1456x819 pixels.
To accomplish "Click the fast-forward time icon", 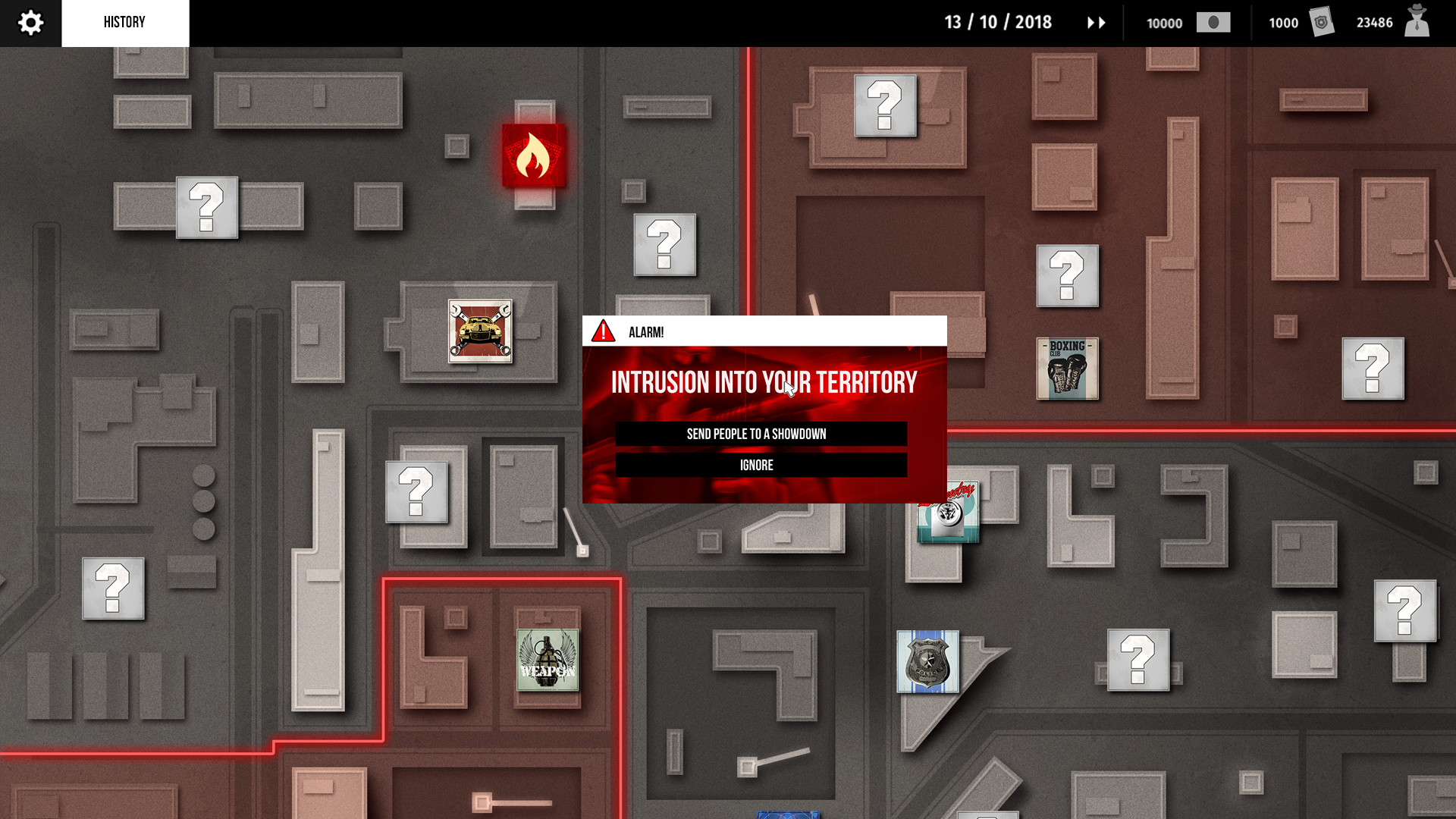I will click(1095, 23).
